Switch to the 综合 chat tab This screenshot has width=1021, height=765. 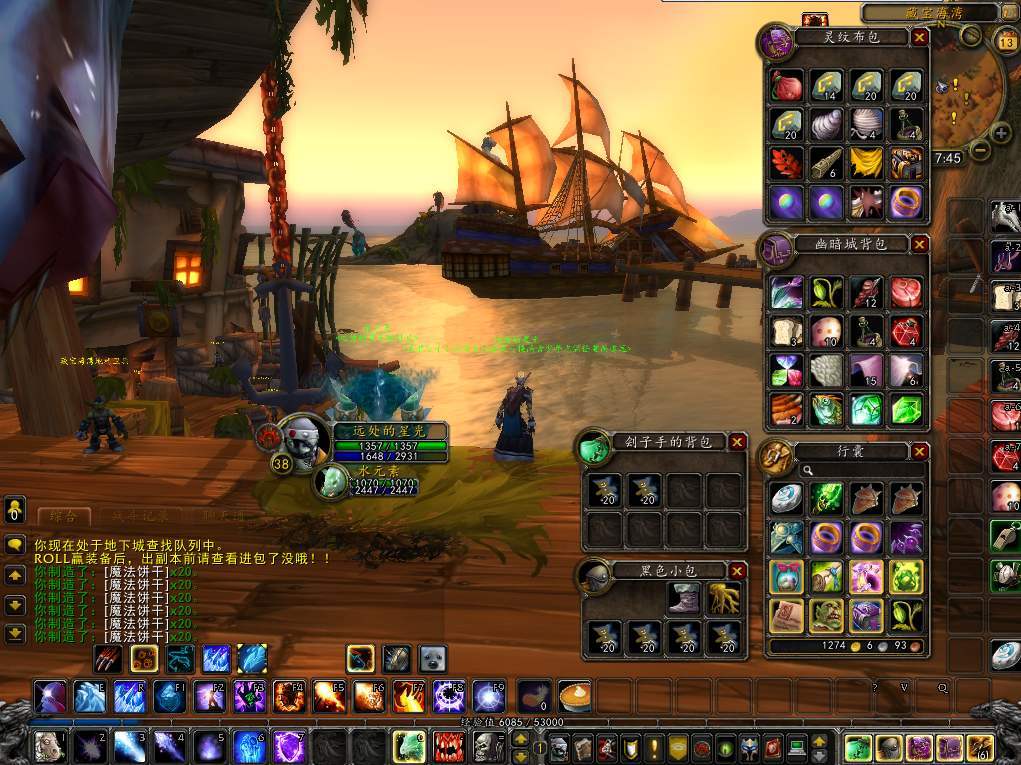[x=63, y=516]
